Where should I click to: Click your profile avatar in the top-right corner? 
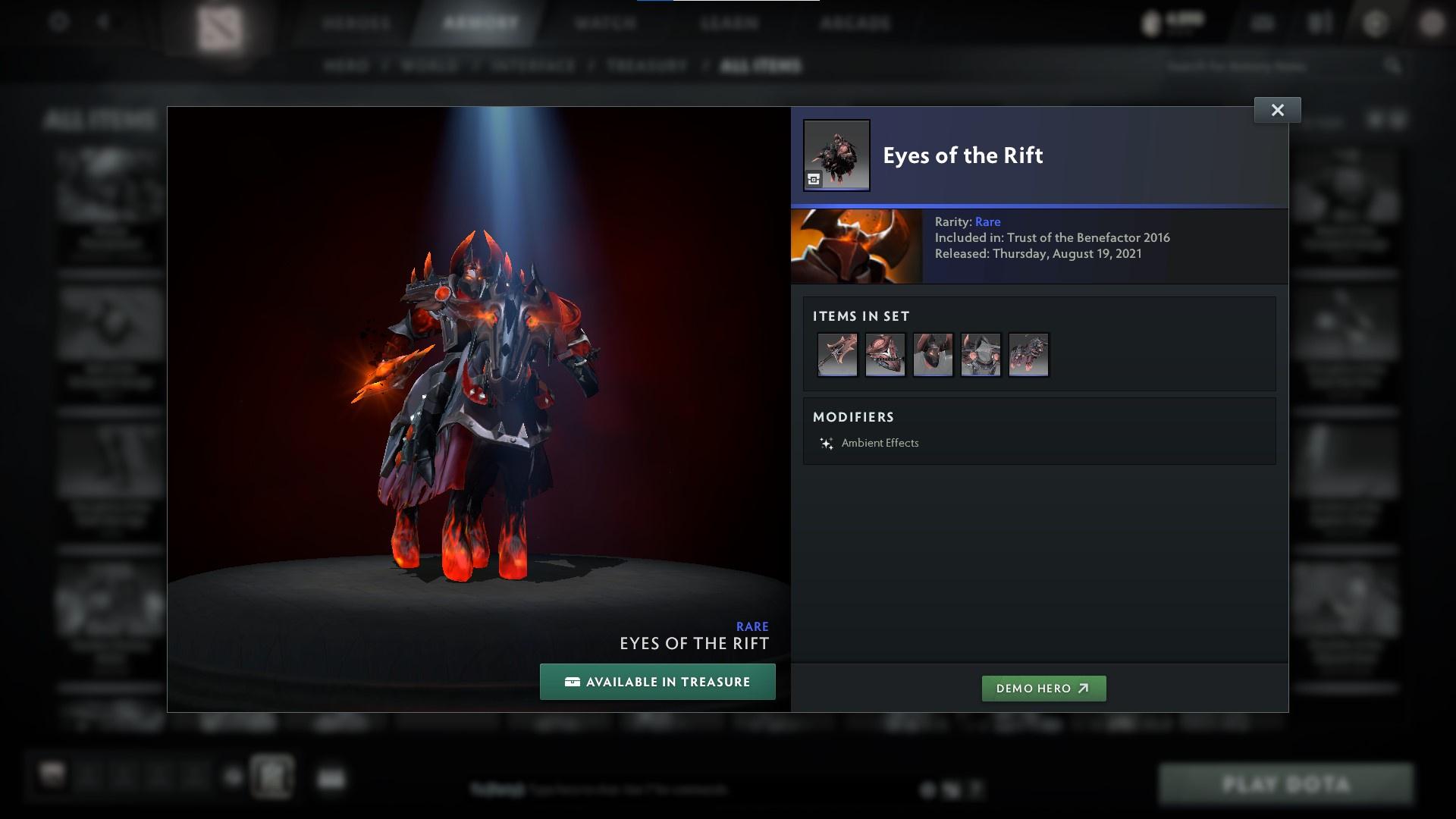(1432, 23)
